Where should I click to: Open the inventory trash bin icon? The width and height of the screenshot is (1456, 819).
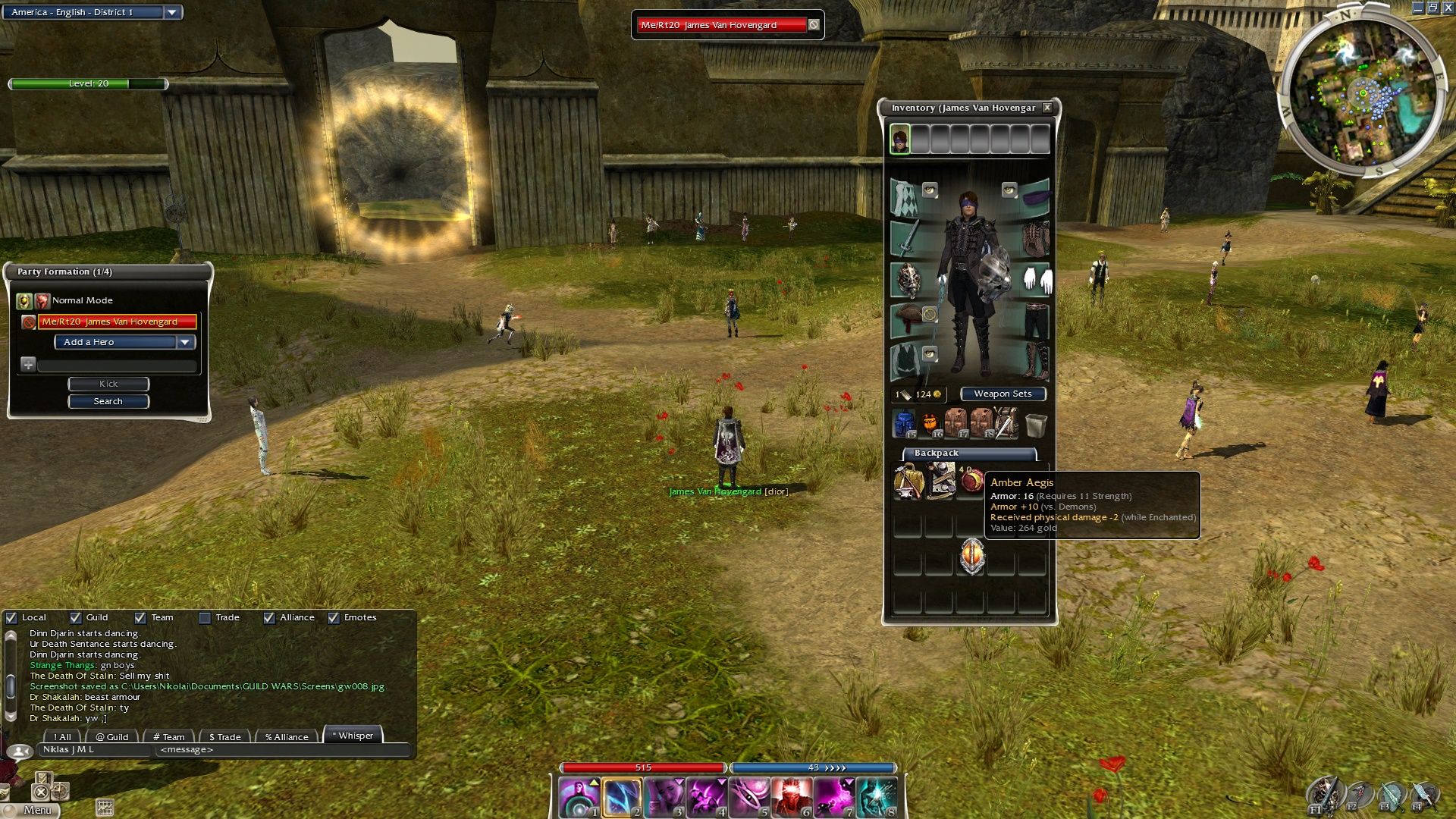point(1036,425)
